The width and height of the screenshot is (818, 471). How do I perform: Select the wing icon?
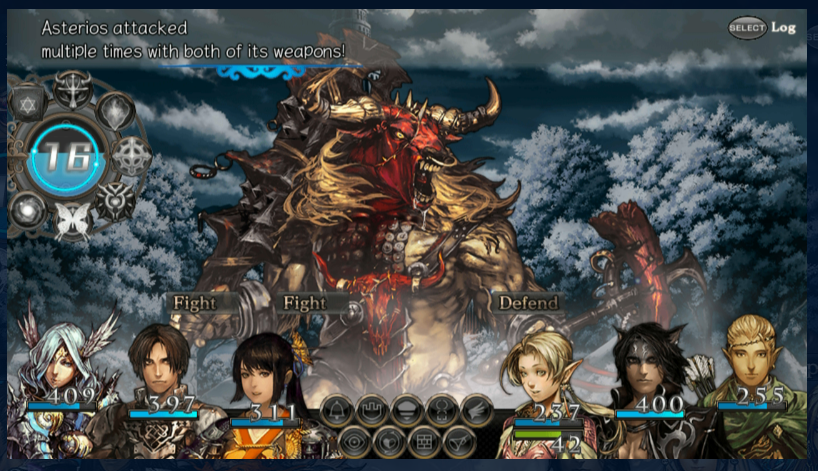pos(477,409)
